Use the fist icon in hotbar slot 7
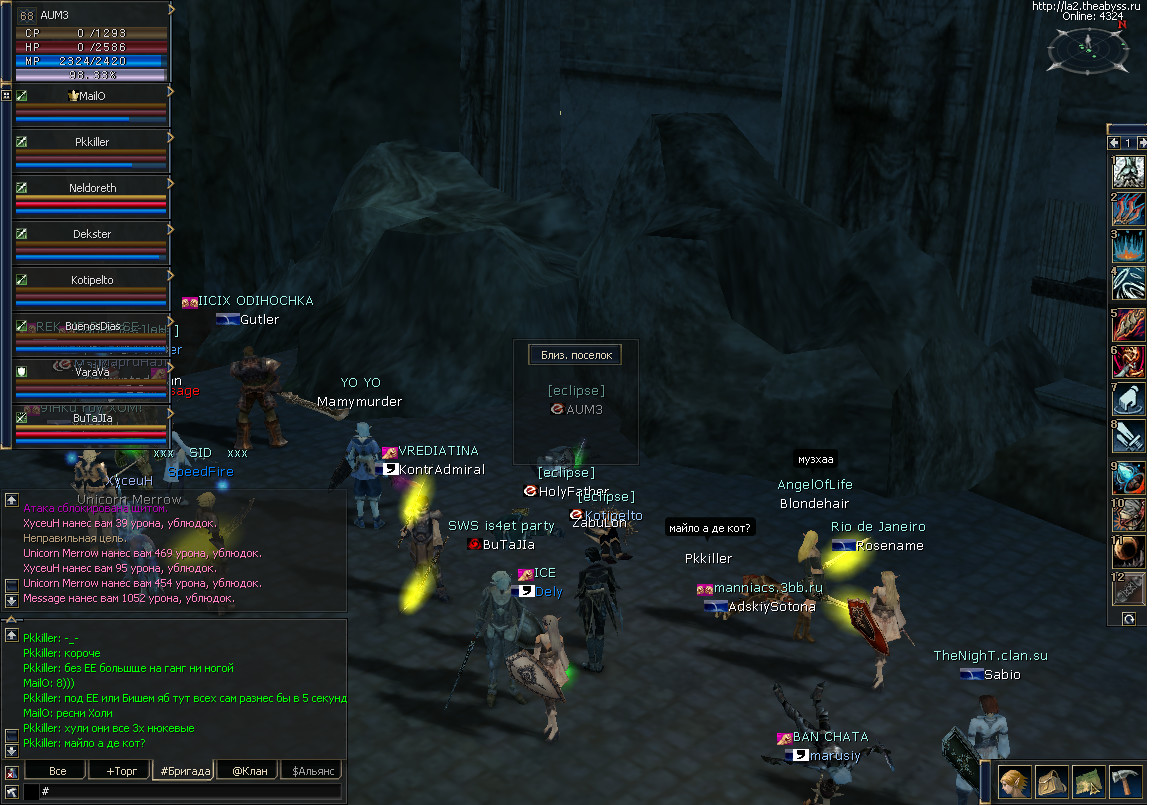Viewport: 1152px width, 805px height. coord(1129,400)
